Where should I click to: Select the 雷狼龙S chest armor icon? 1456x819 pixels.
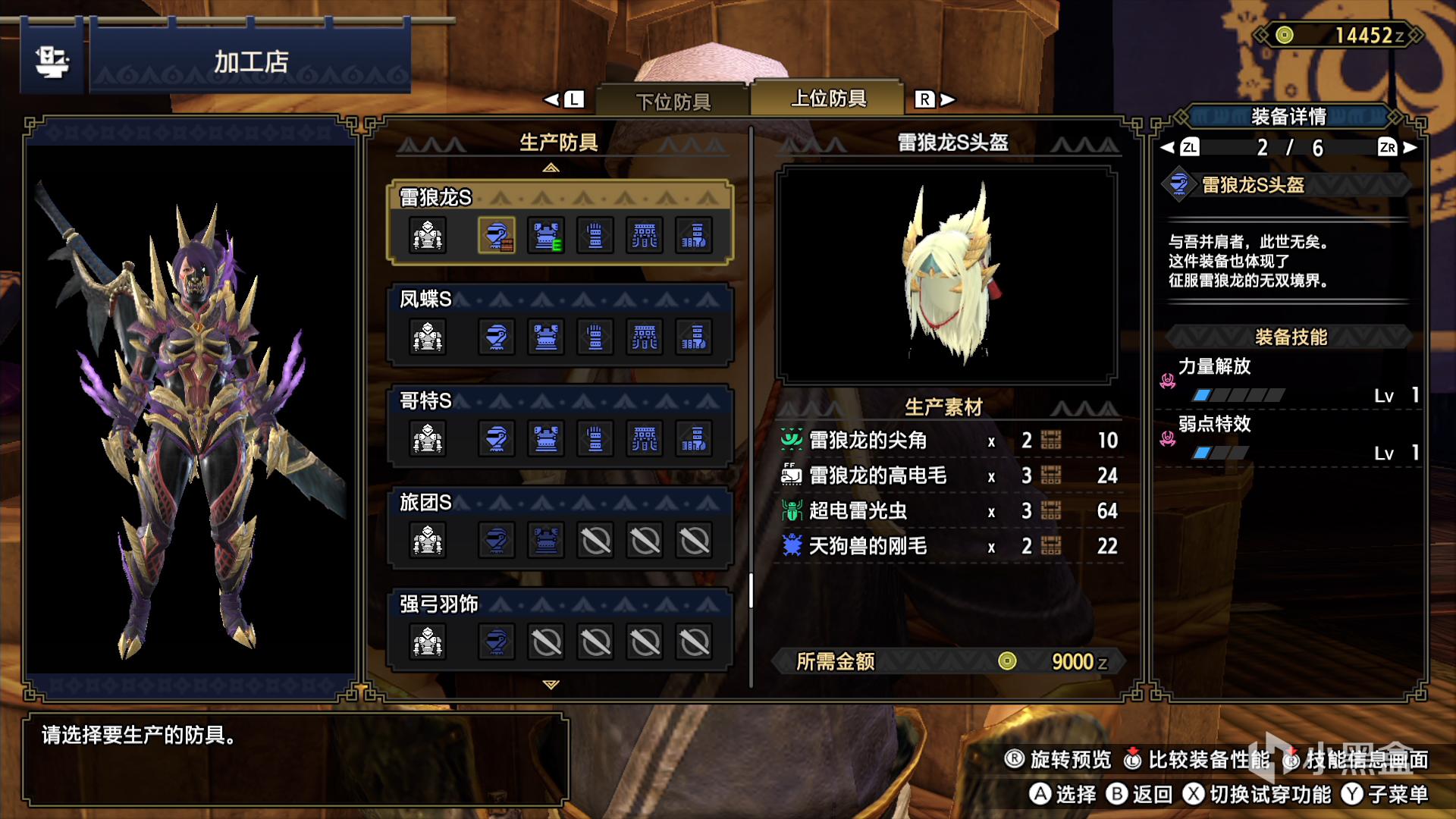(x=546, y=235)
